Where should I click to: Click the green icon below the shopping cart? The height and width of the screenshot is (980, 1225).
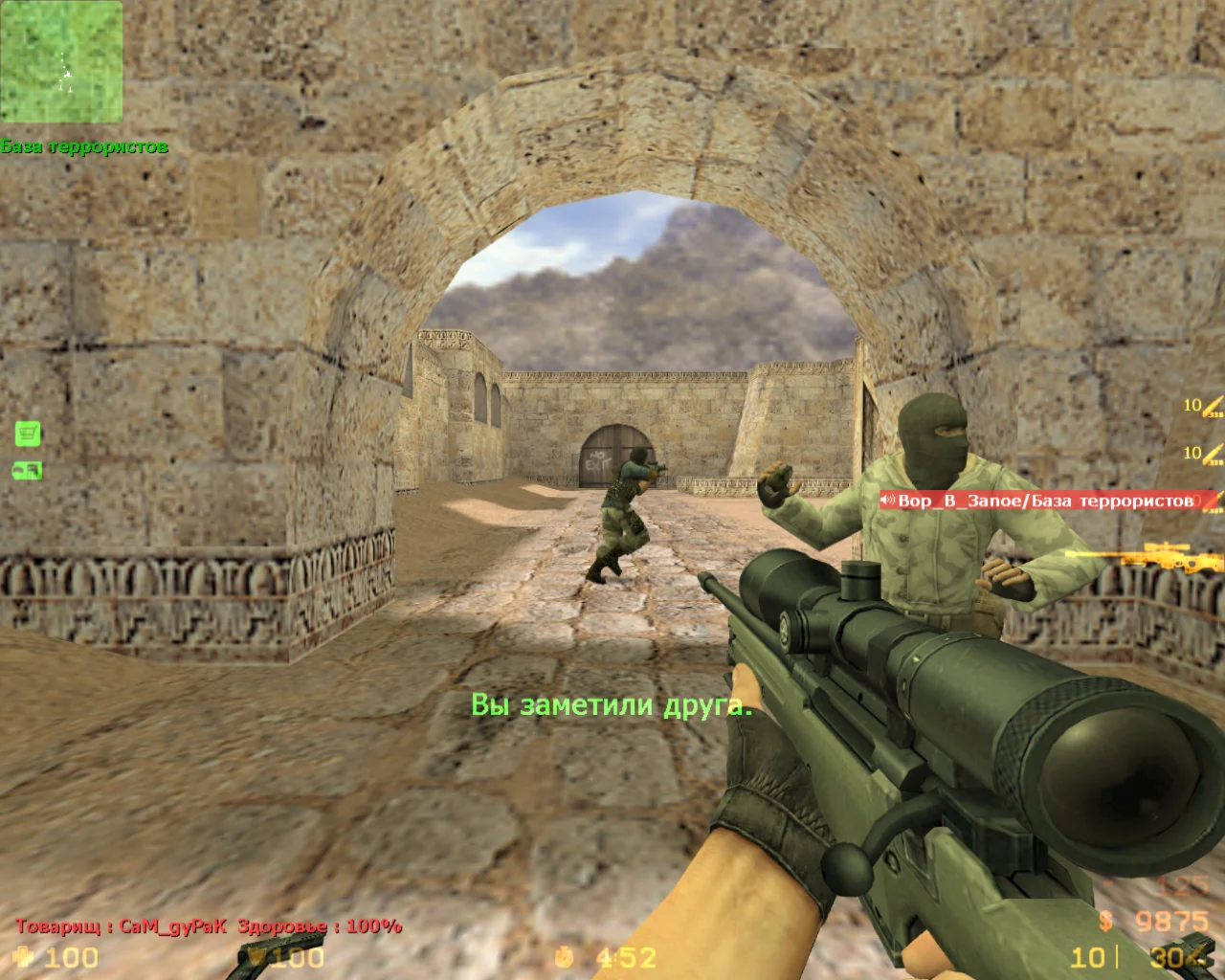pos(28,470)
